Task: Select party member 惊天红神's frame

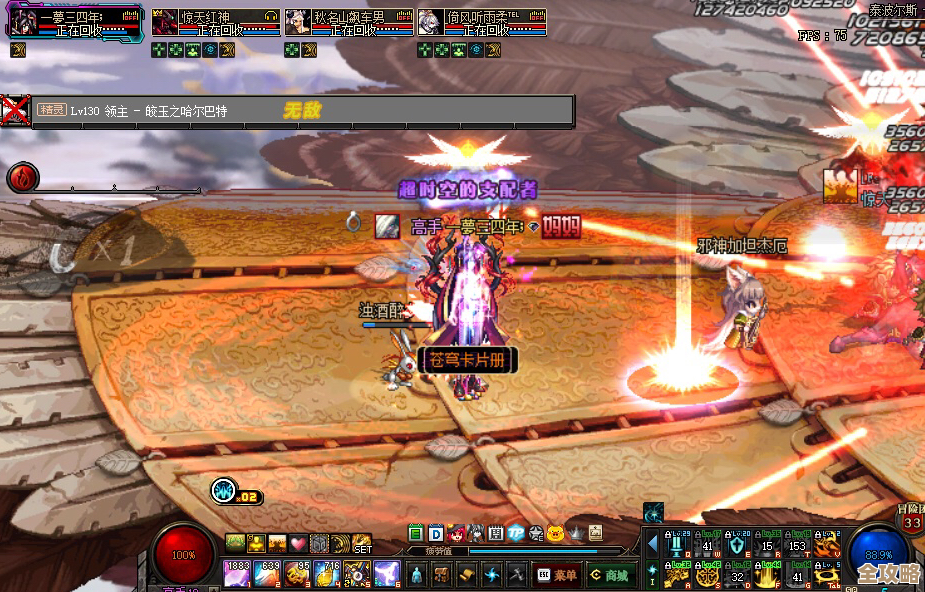Action: (x=215, y=24)
